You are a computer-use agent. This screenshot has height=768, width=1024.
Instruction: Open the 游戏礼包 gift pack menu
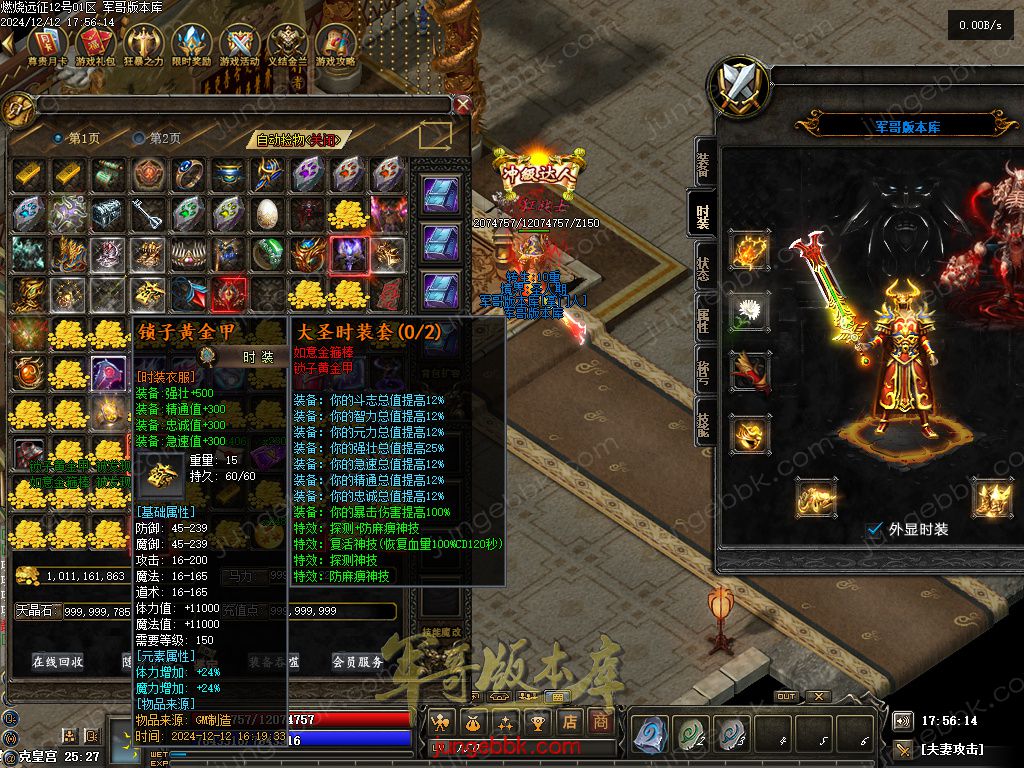(96, 44)
